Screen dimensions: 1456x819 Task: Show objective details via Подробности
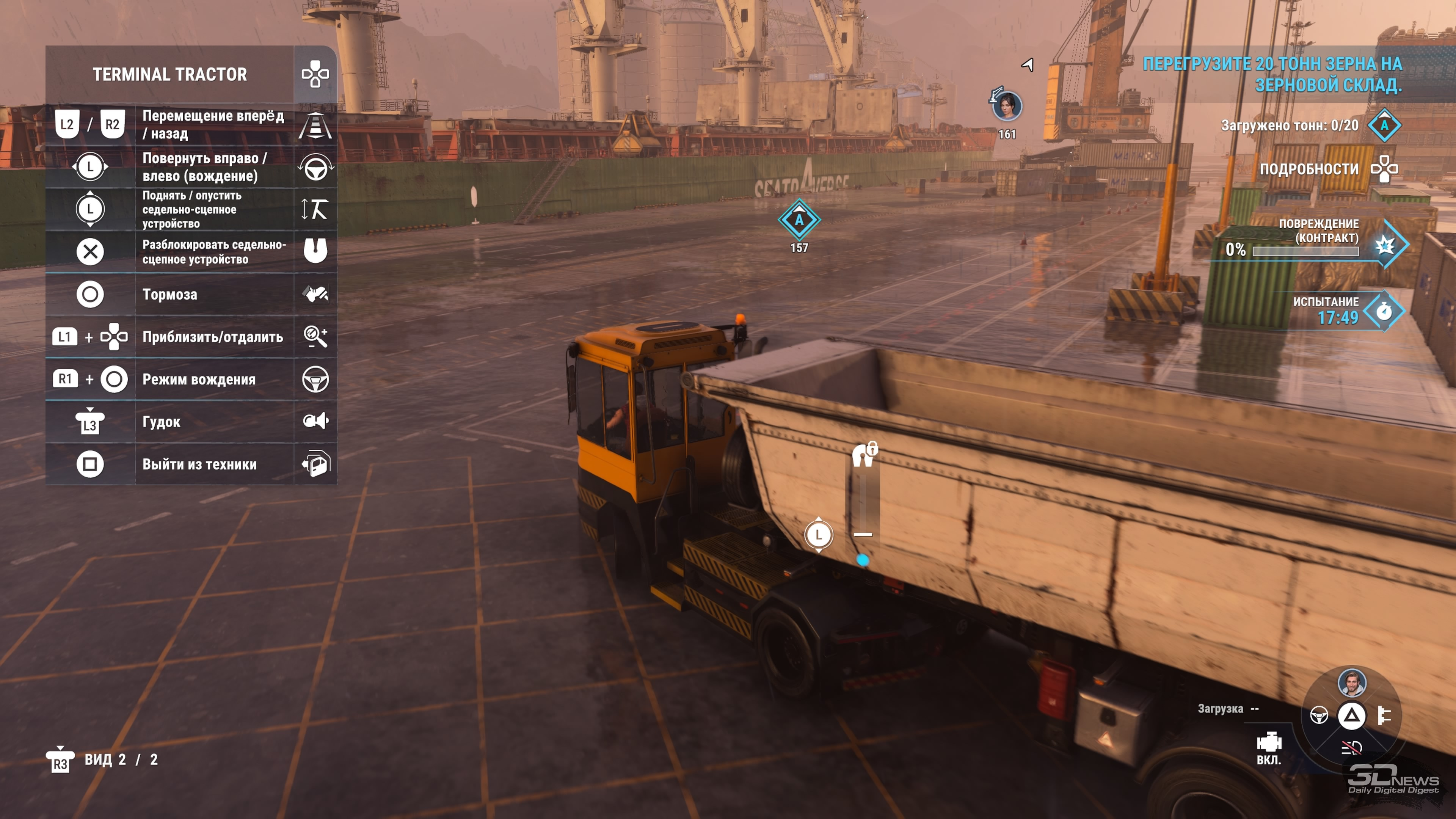tap(1309, 169)
